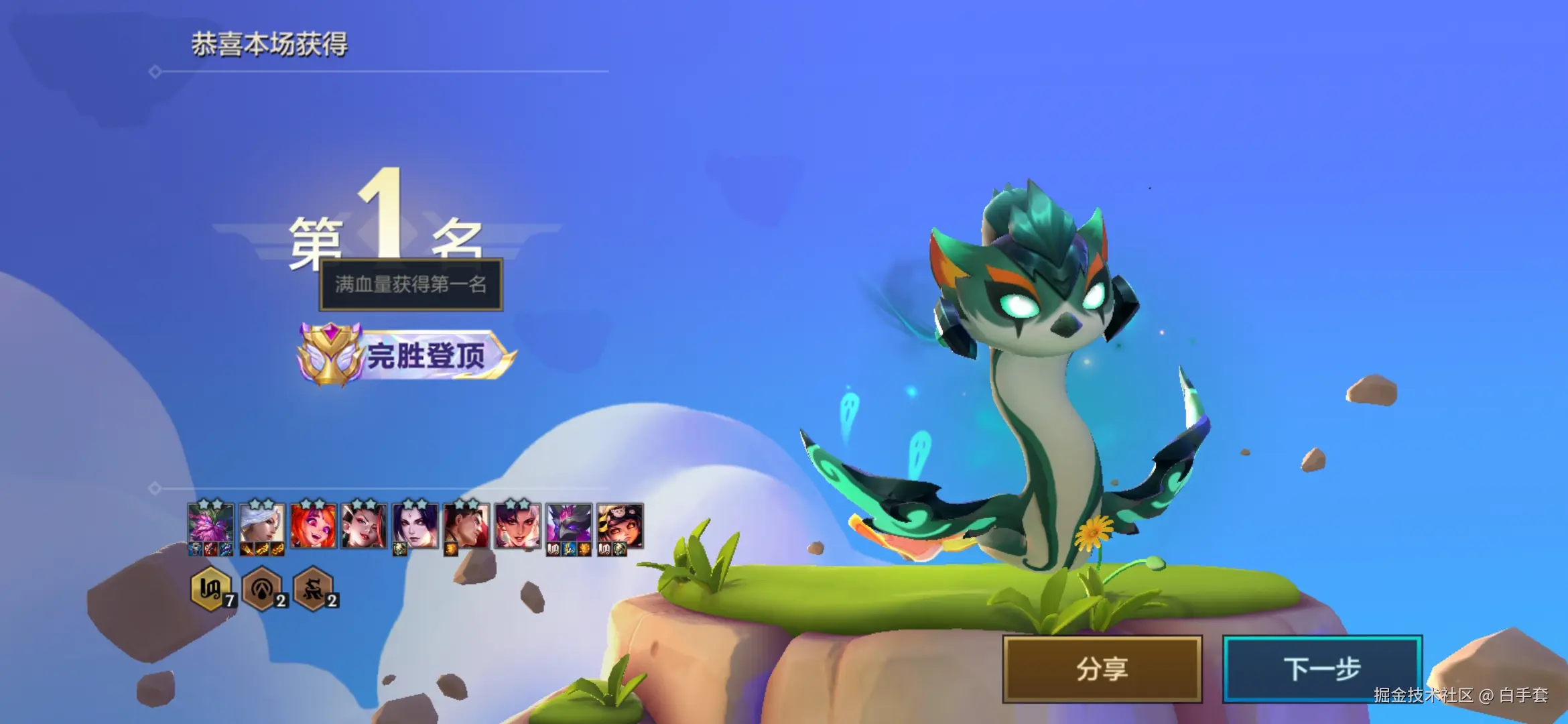The width and height of the screenshot is (1568, 724).
Task: Select the white-haired champion portrait
Action: tap(262, 524)
